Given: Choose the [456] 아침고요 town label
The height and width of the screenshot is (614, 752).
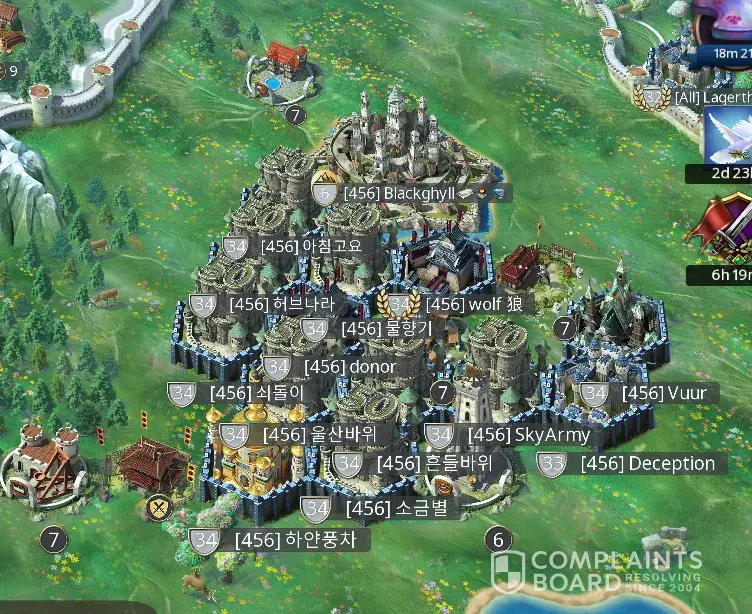Looking at the screenshot, I should coord(304,246).
